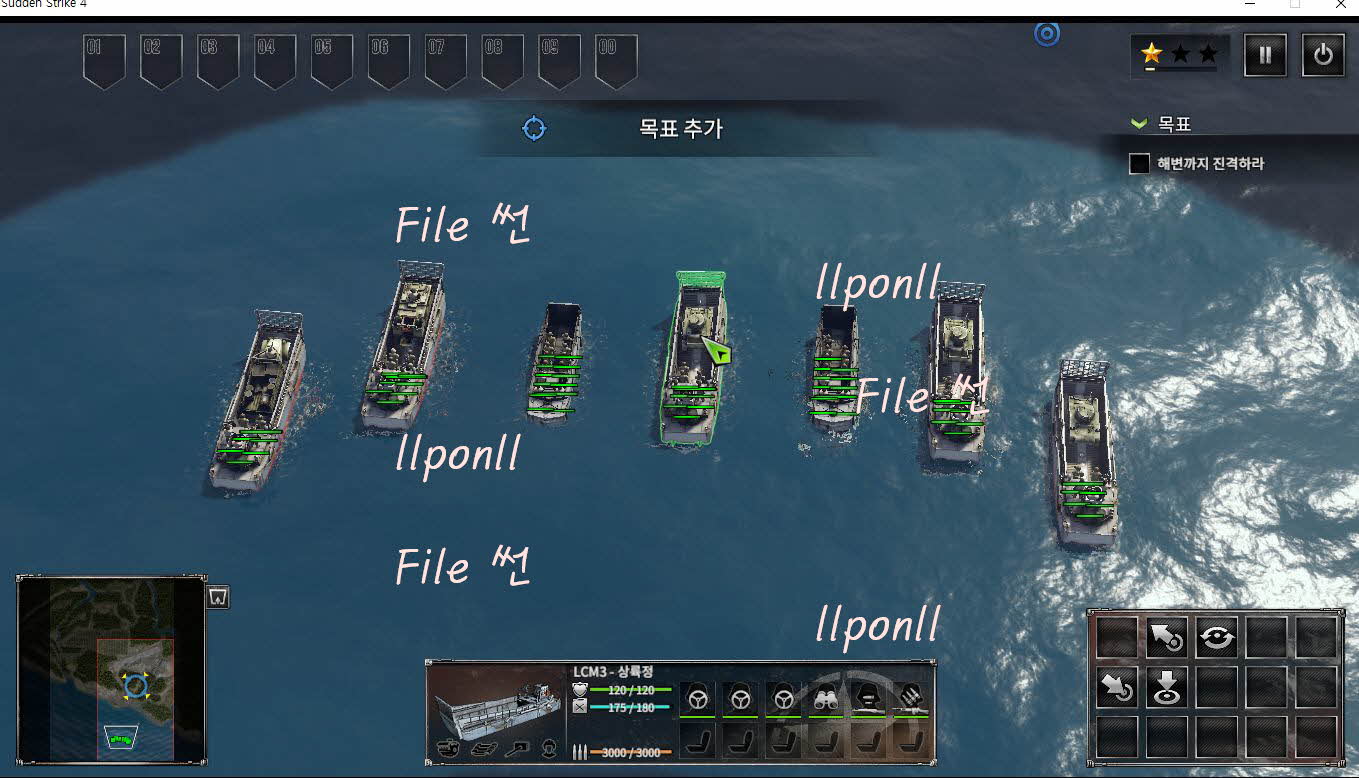Toggle the minimap camera view button

(218, 597)
